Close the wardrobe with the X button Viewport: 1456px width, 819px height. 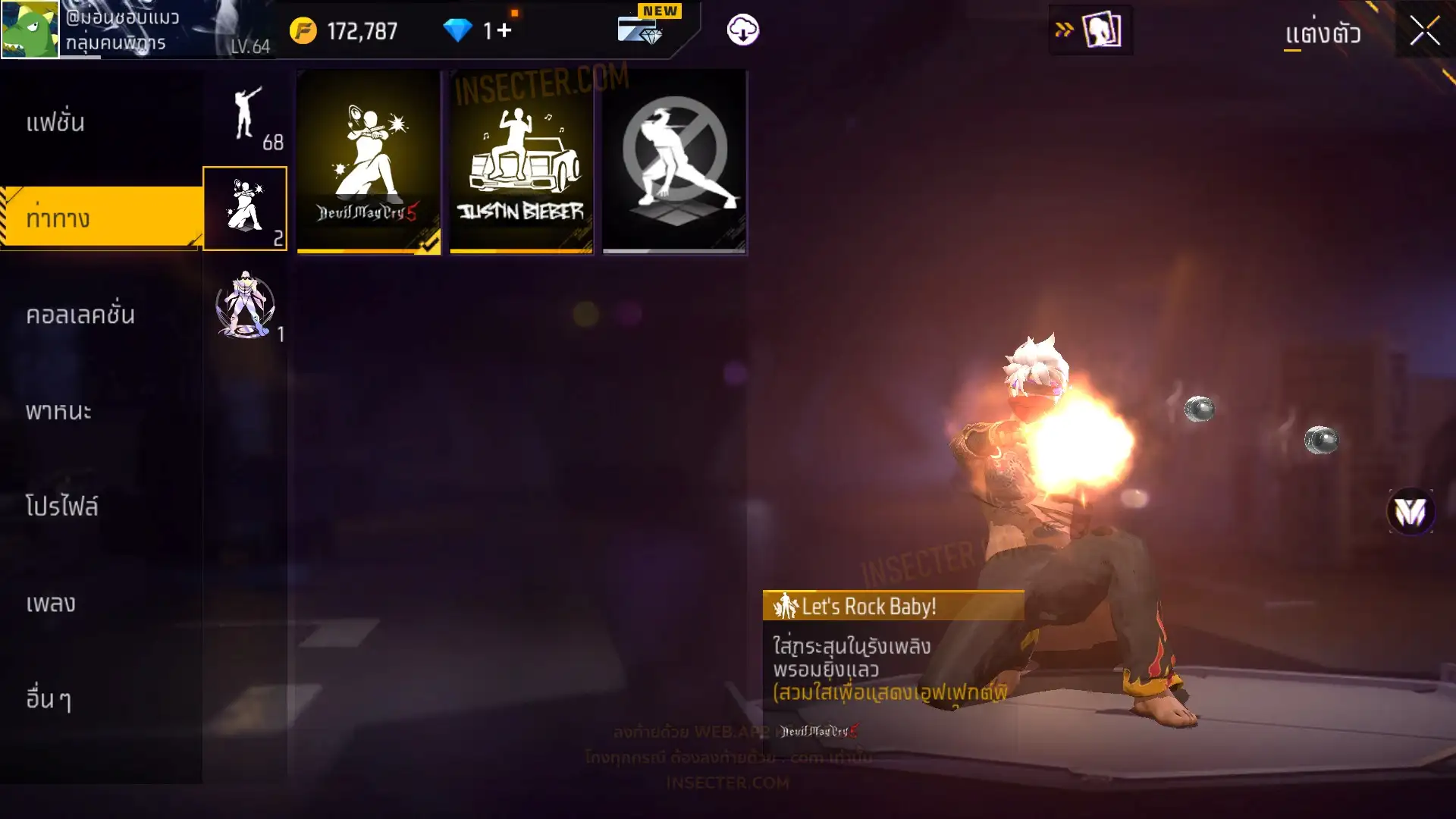click(1424, 31)
